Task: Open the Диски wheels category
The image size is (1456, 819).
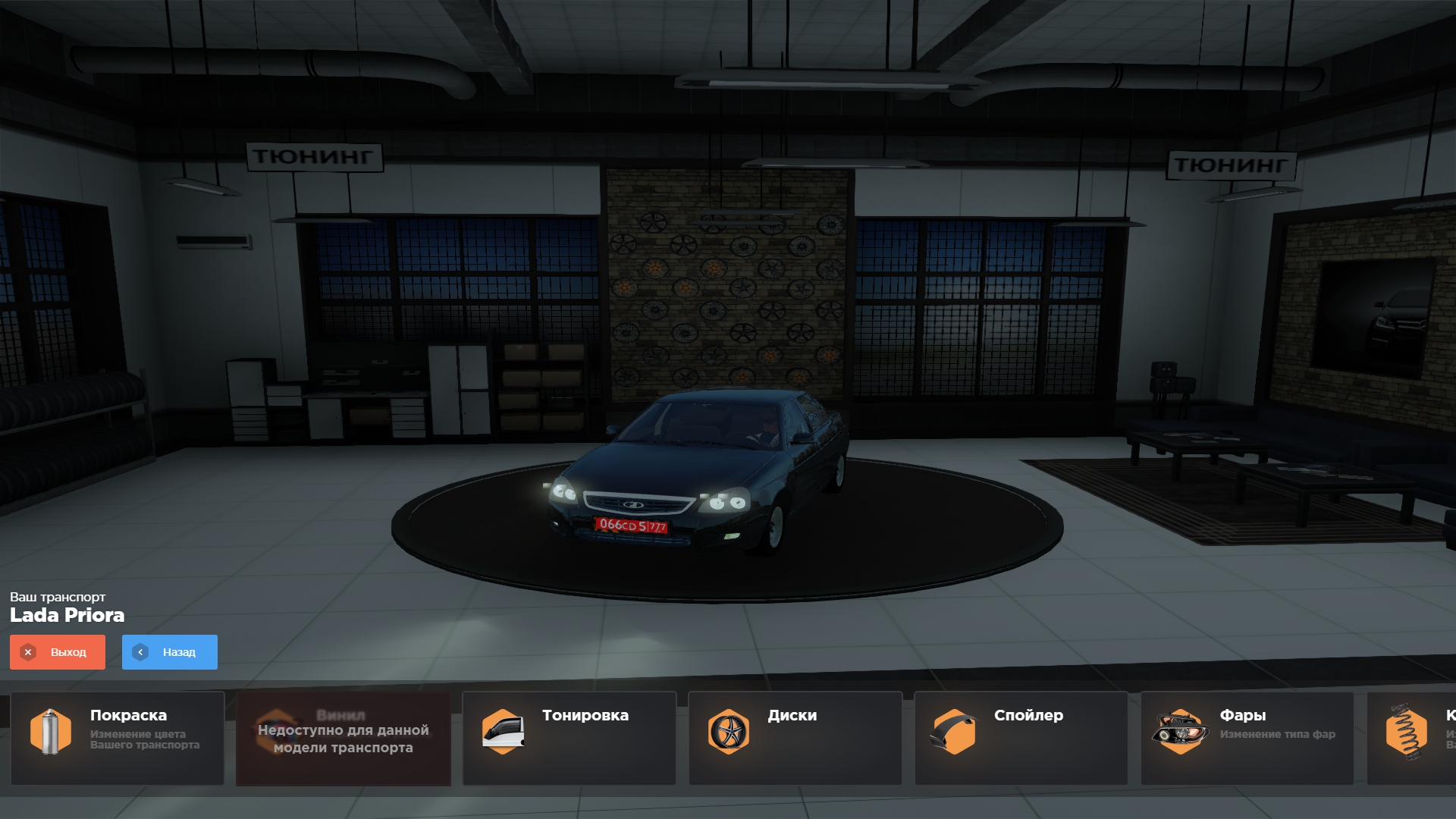Action: tap(795, 738)
